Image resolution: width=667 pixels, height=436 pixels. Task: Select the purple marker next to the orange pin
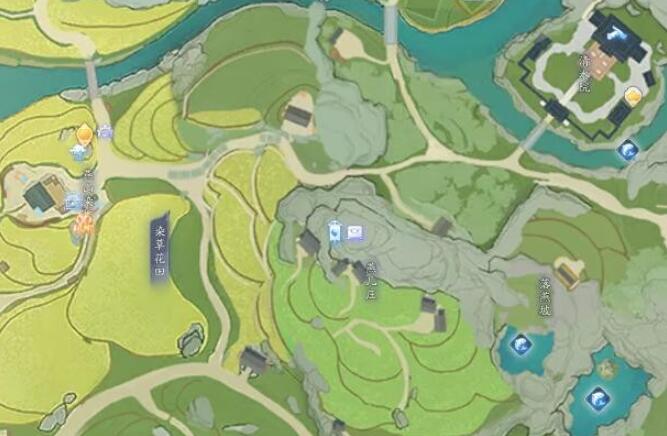[x=105, y=131]
